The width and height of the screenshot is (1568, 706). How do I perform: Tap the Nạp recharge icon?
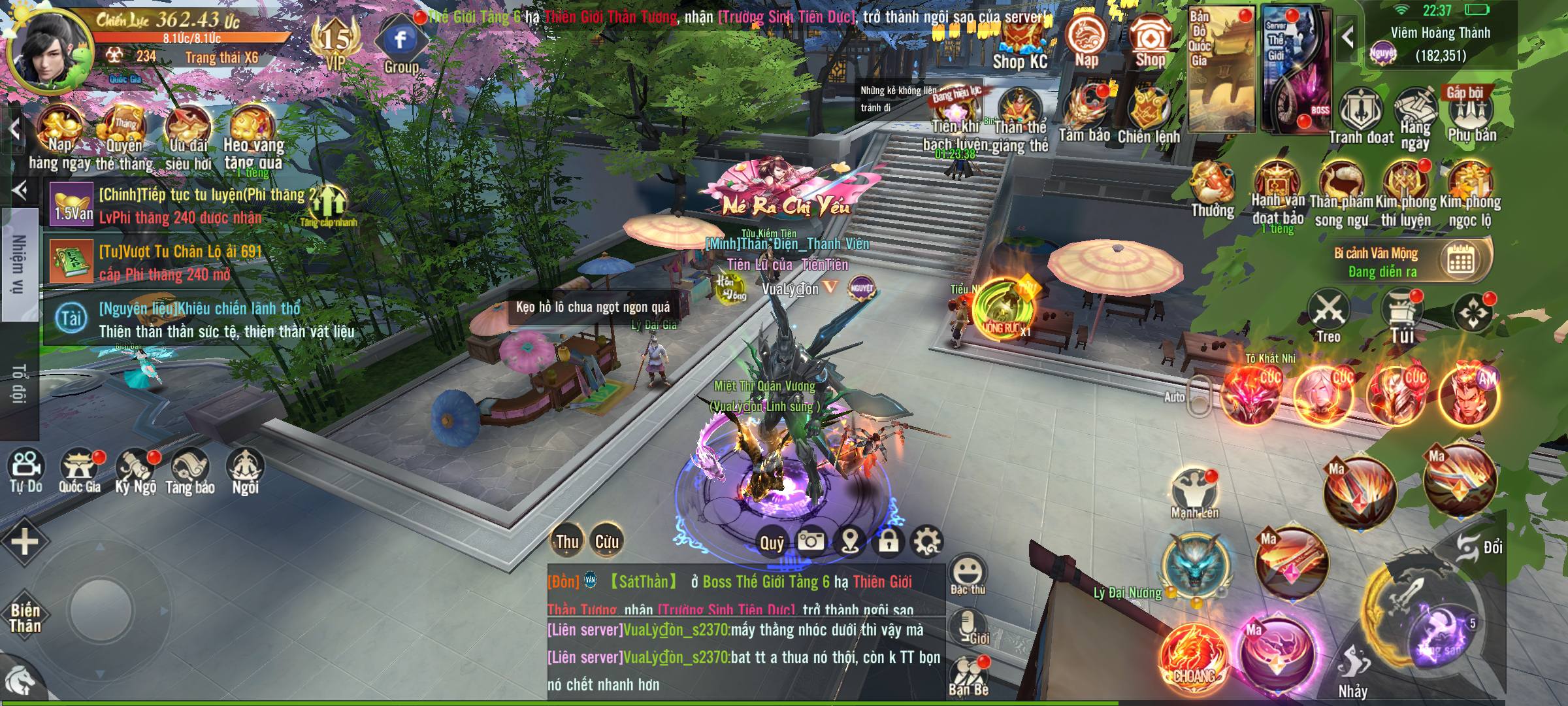1086,39
